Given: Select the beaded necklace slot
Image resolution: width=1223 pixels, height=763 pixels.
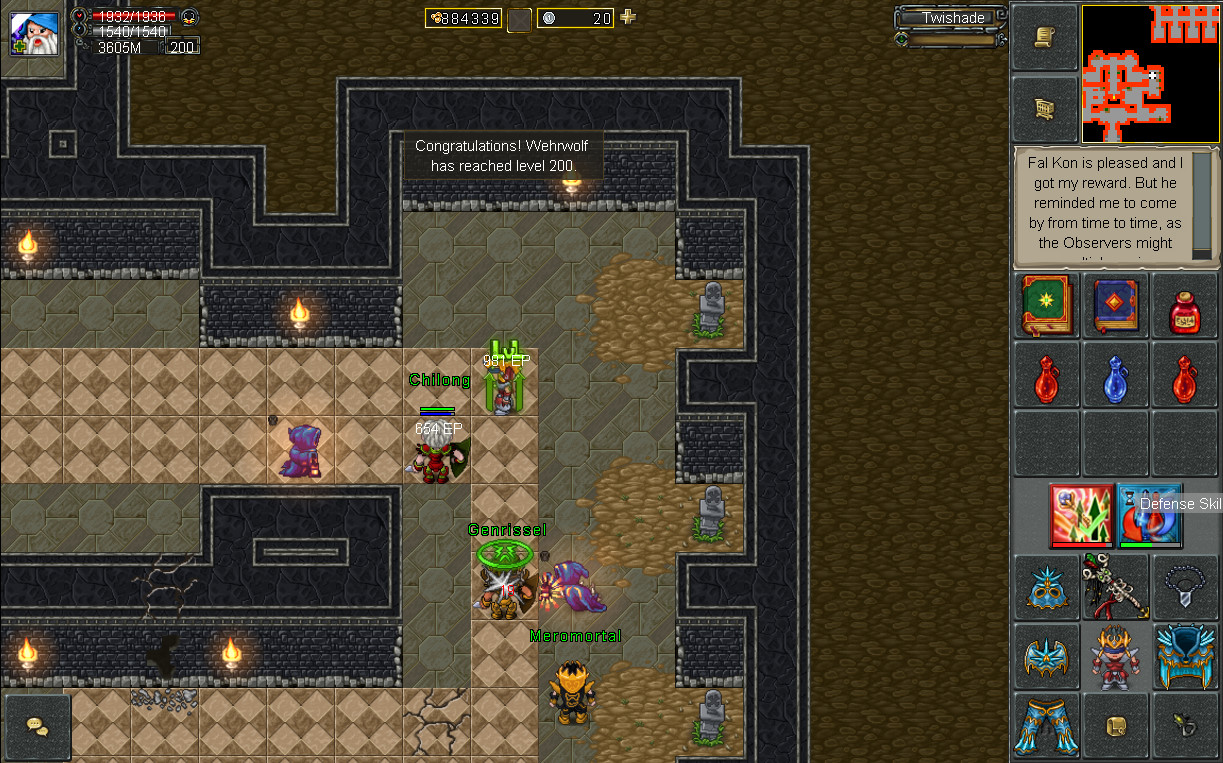Looking at the screenshot, I should coord(1185,586).
